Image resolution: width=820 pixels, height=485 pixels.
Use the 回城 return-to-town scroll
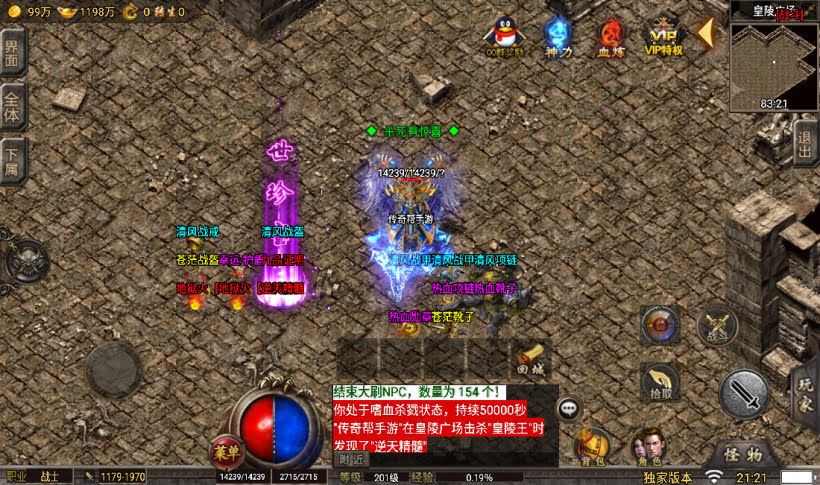(x=531, y=356)
